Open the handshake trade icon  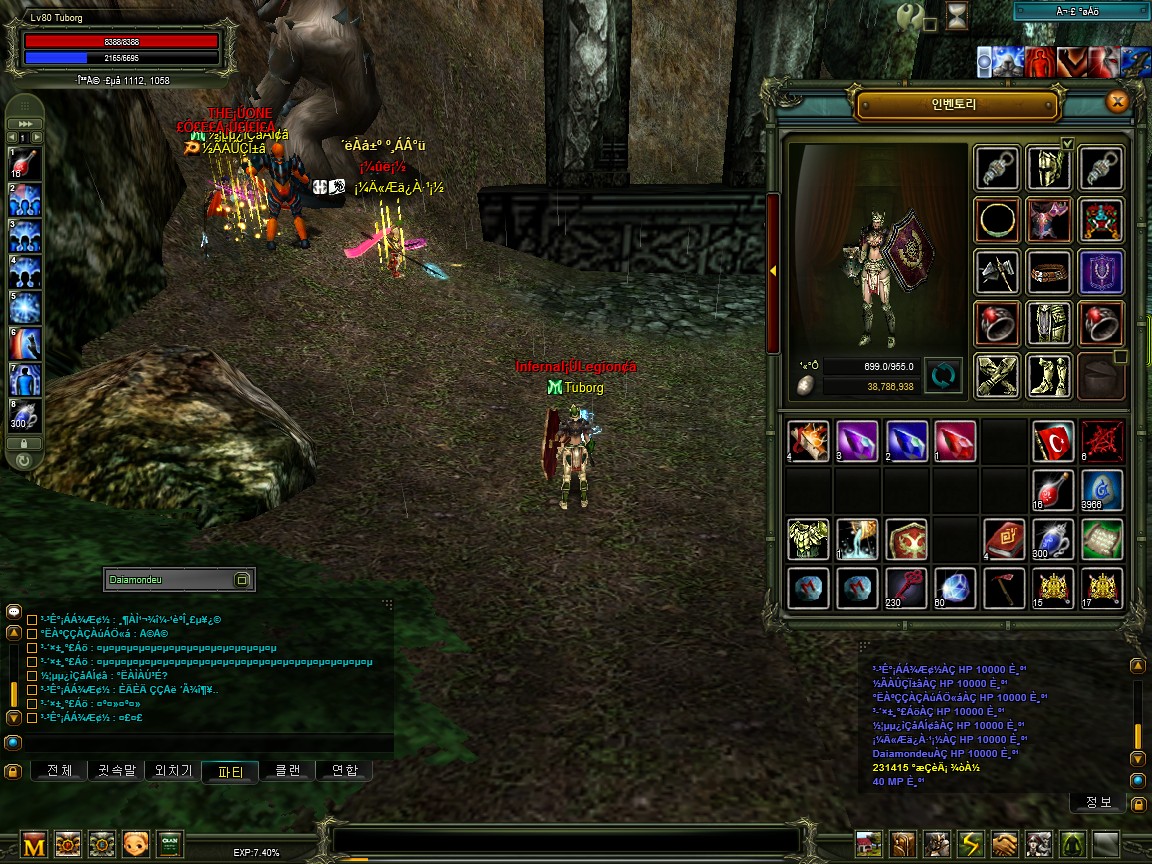pos(1005,845)
